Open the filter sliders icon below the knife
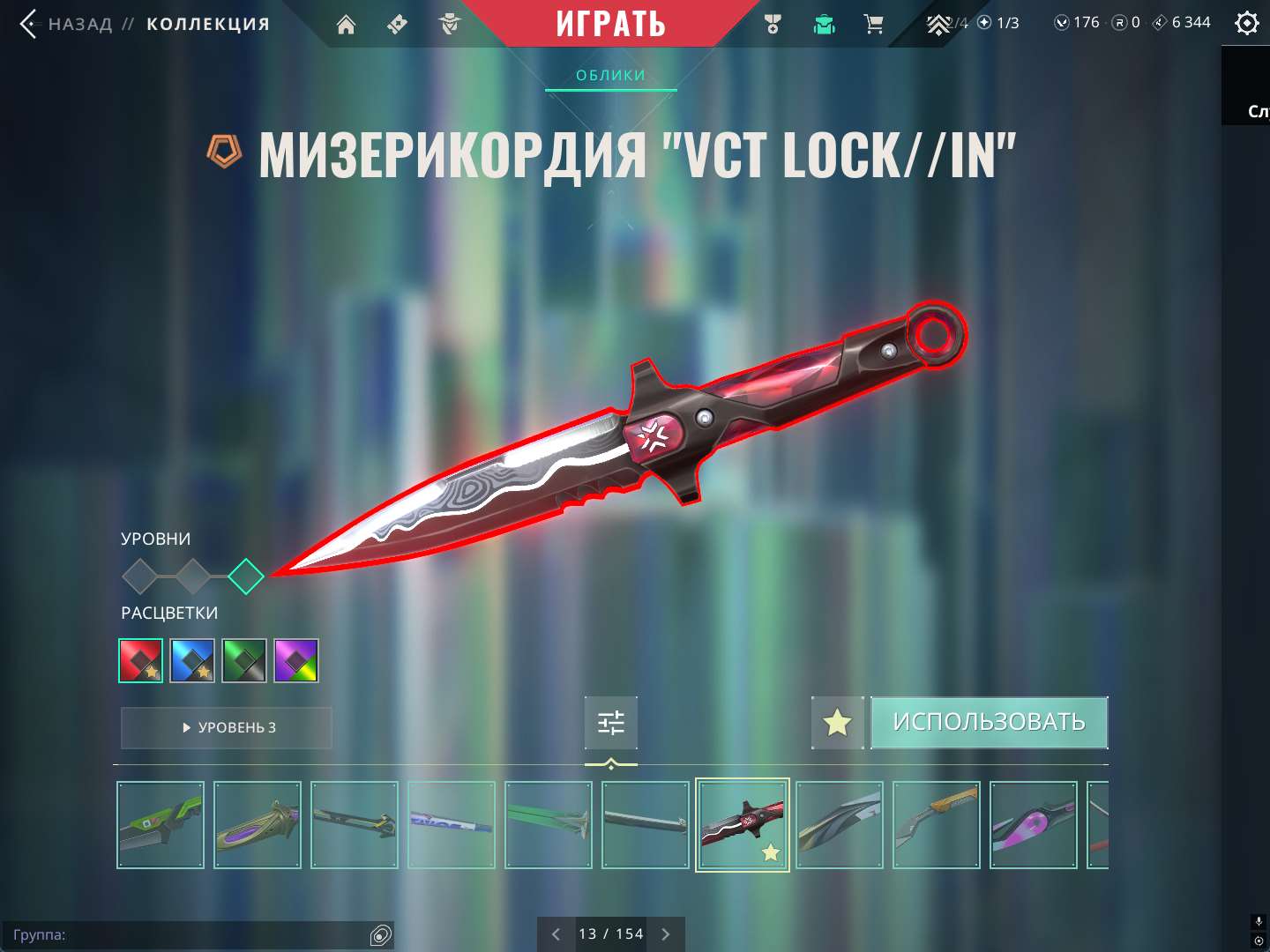The image size is (1270, 952). 611,722
